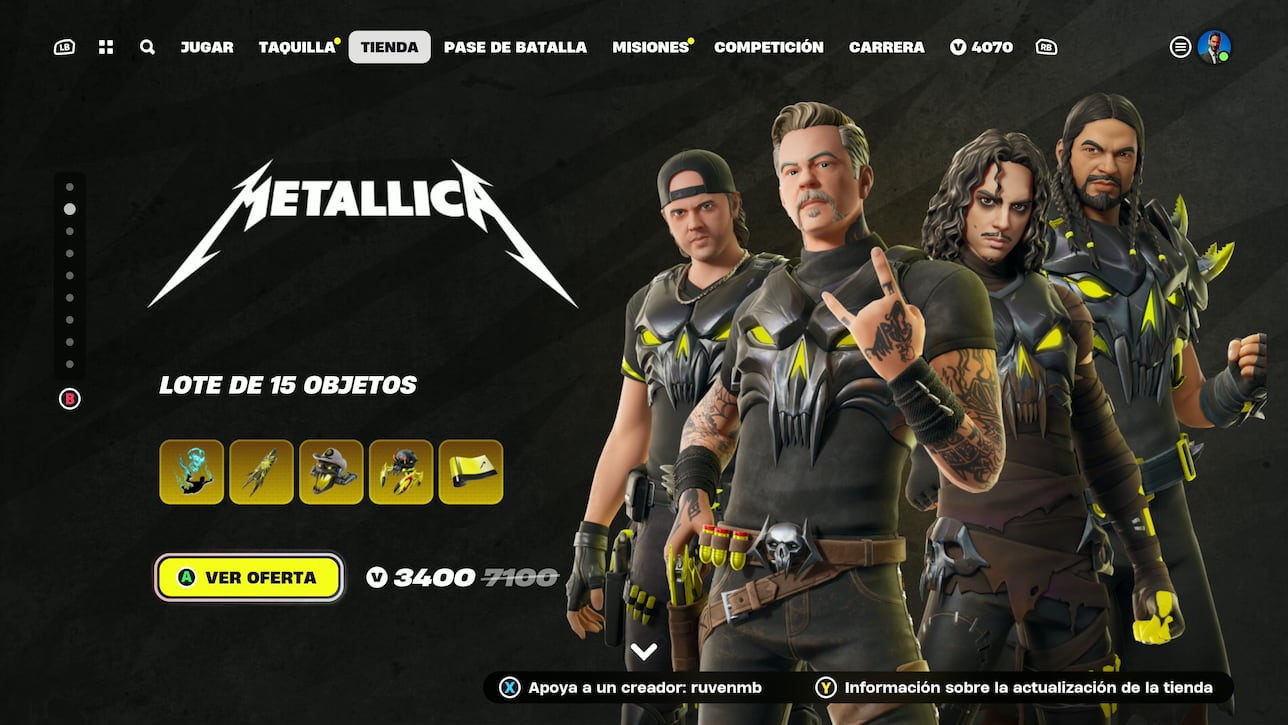Screen dimensions: 1288x725
Task: Open the spider robot item thumbnail
Action: coord(402,472)
